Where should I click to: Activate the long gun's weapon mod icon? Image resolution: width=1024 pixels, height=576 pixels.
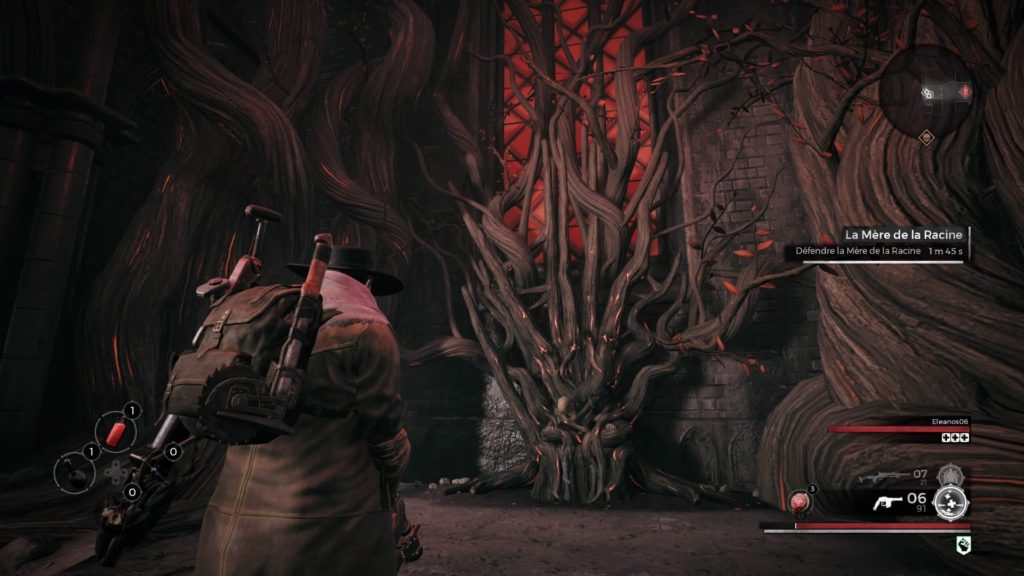point(949,476)
